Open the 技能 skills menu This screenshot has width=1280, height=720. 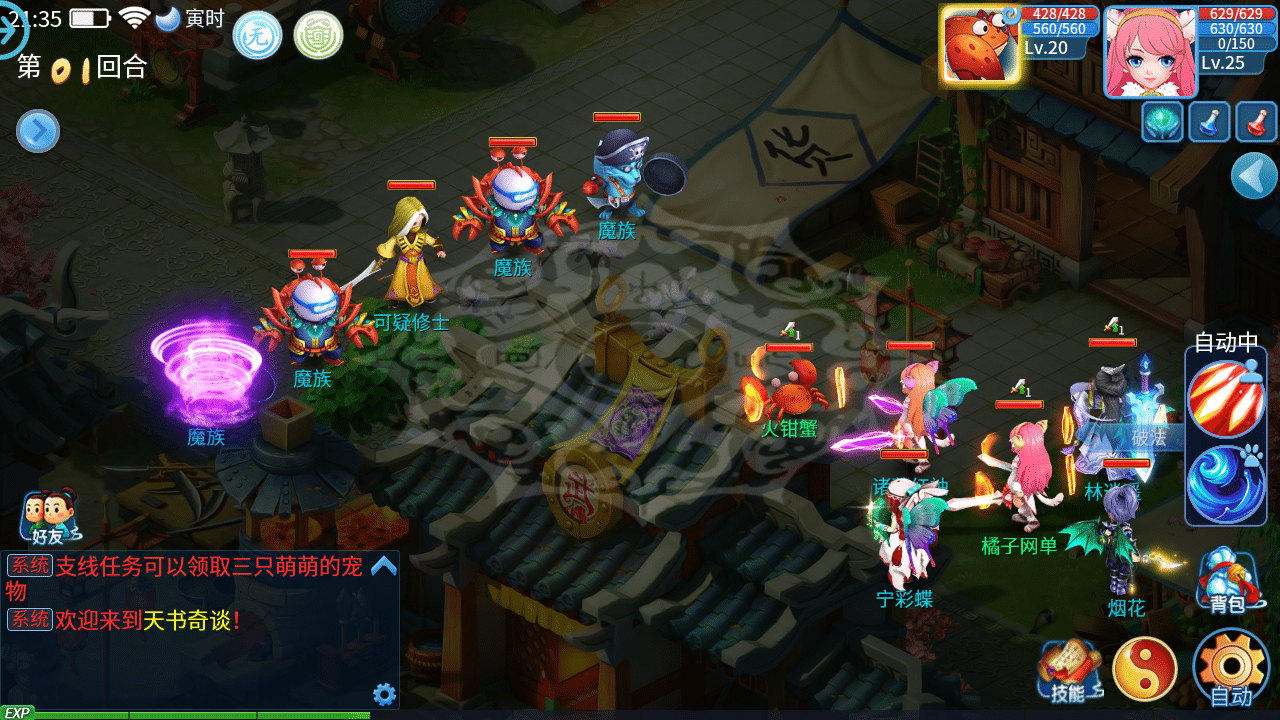(1069, 670)
